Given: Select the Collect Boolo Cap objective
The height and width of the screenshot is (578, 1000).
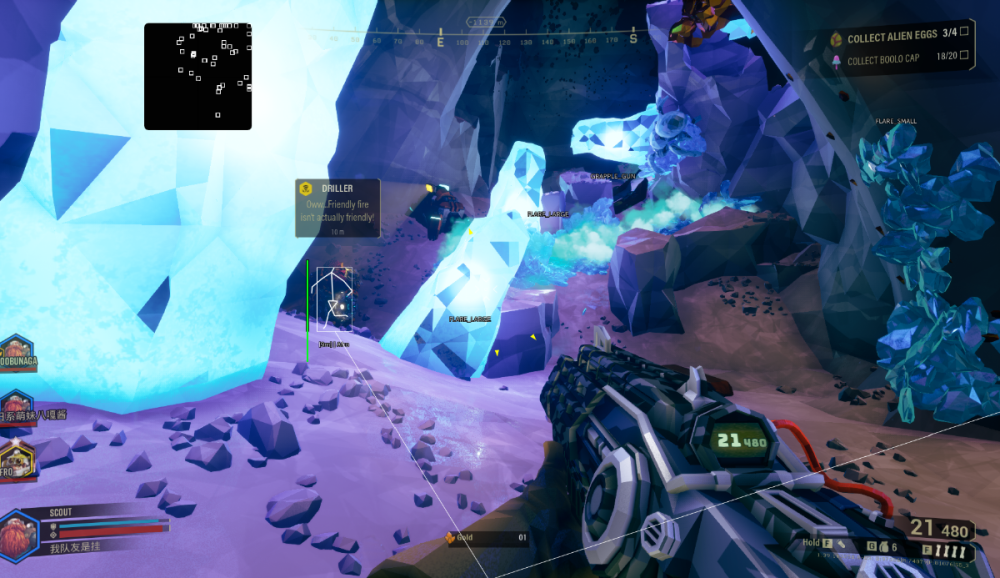Looking at the screenshot, I should 883,59.
